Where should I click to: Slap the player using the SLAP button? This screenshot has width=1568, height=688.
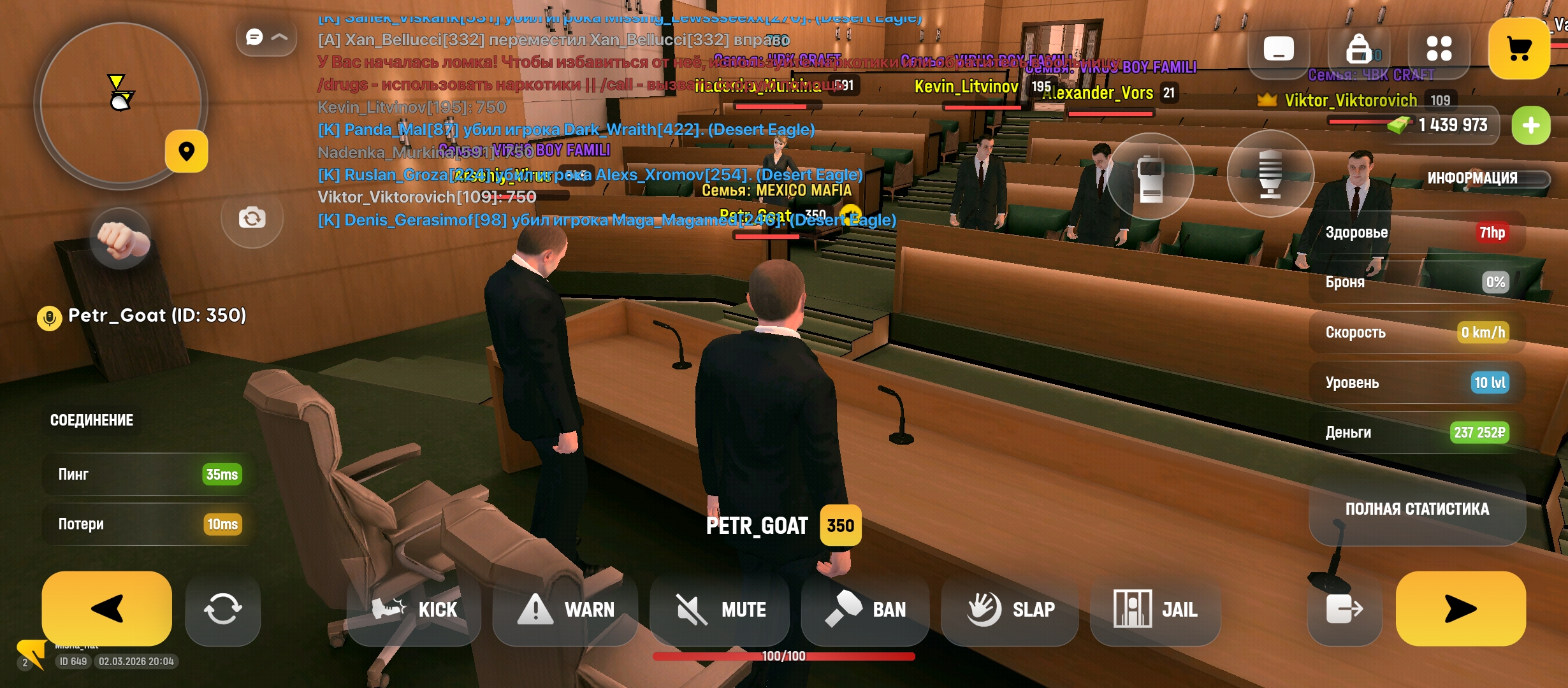point(1010,610)
